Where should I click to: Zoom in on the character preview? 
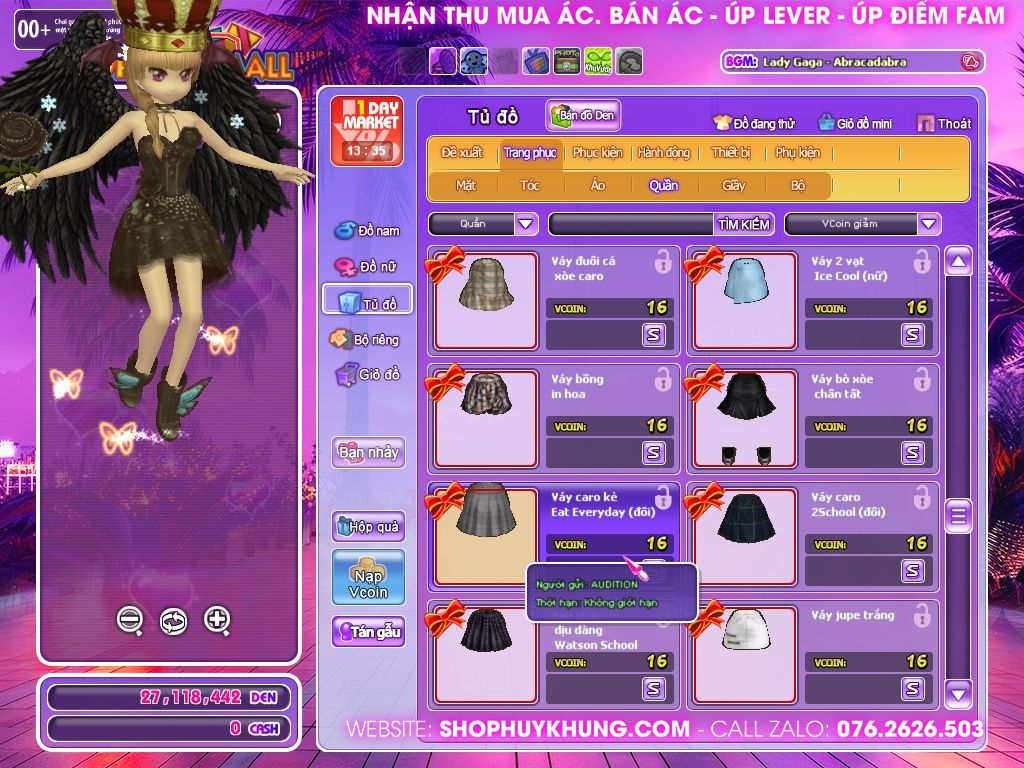pyautogui.click(x=217, y=620)
